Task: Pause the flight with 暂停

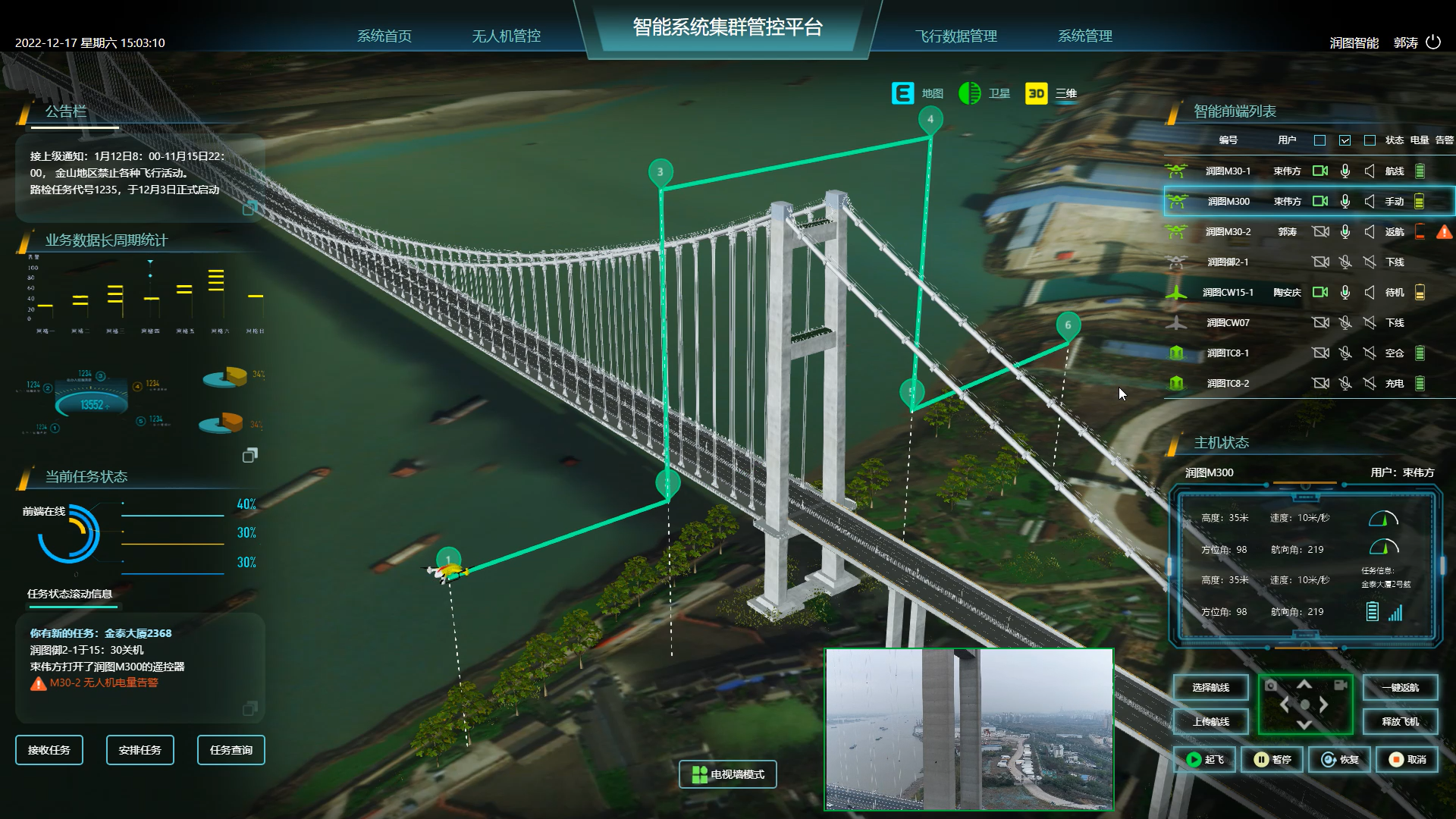Action: [1272, 759]
